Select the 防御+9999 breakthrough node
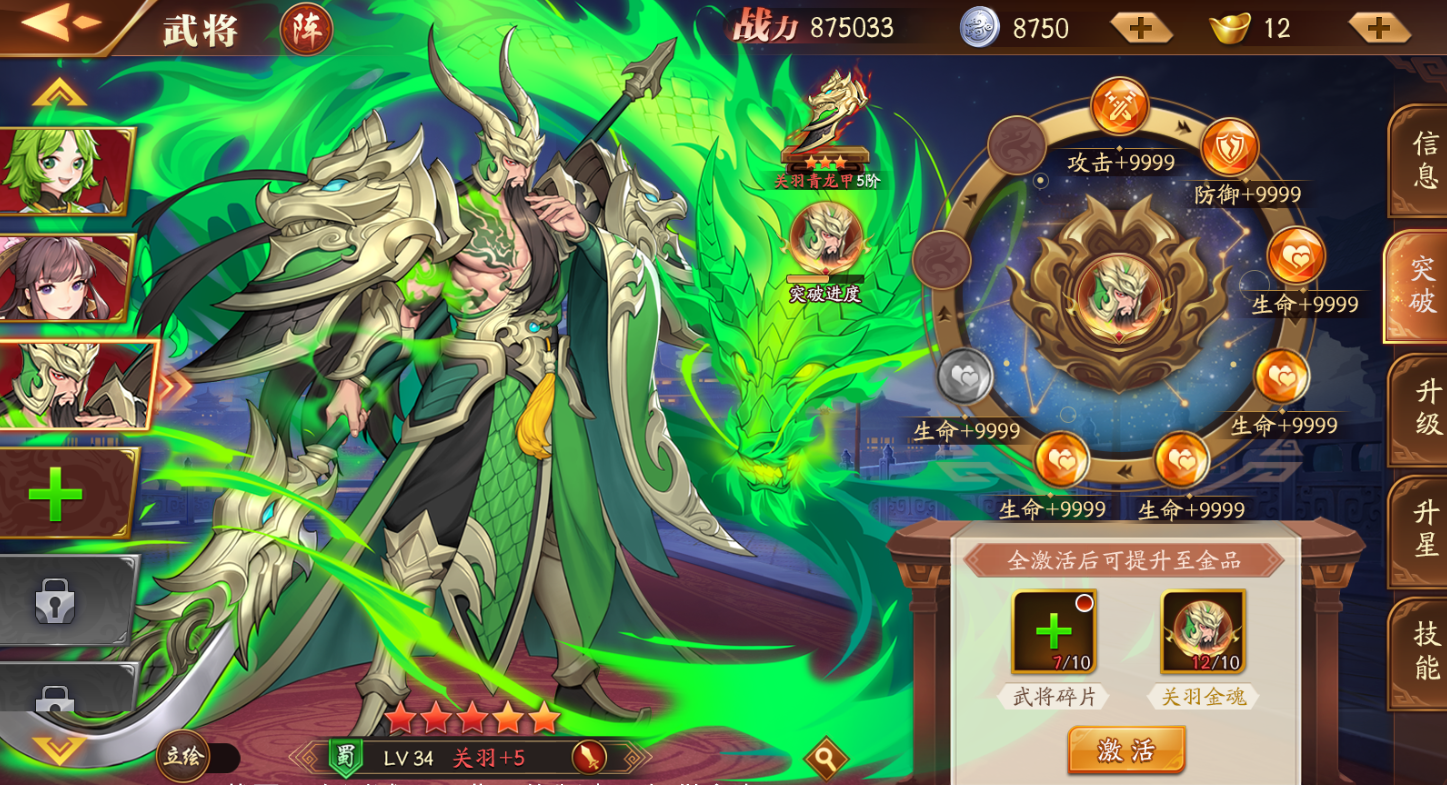This screenshot has width=1447, height=785. (1229, 148)
